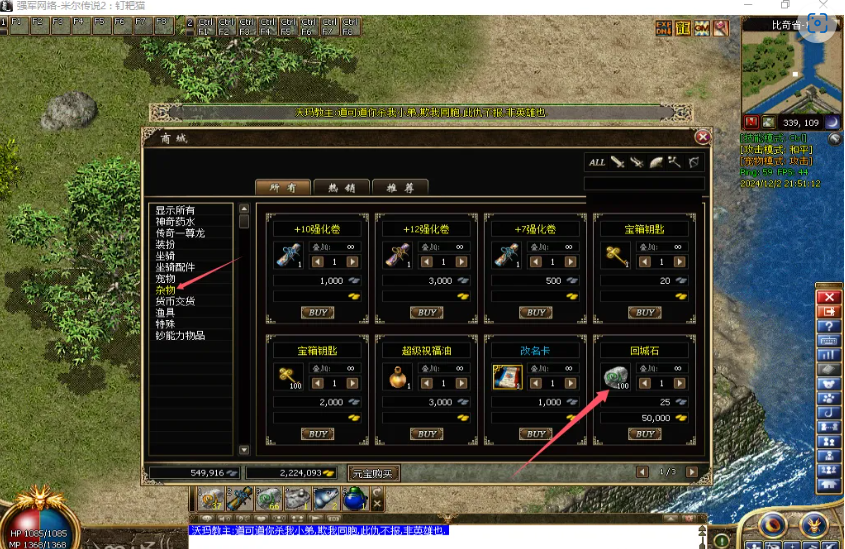Maximize the game window
The image size is (845, 549).
(786, 6)
